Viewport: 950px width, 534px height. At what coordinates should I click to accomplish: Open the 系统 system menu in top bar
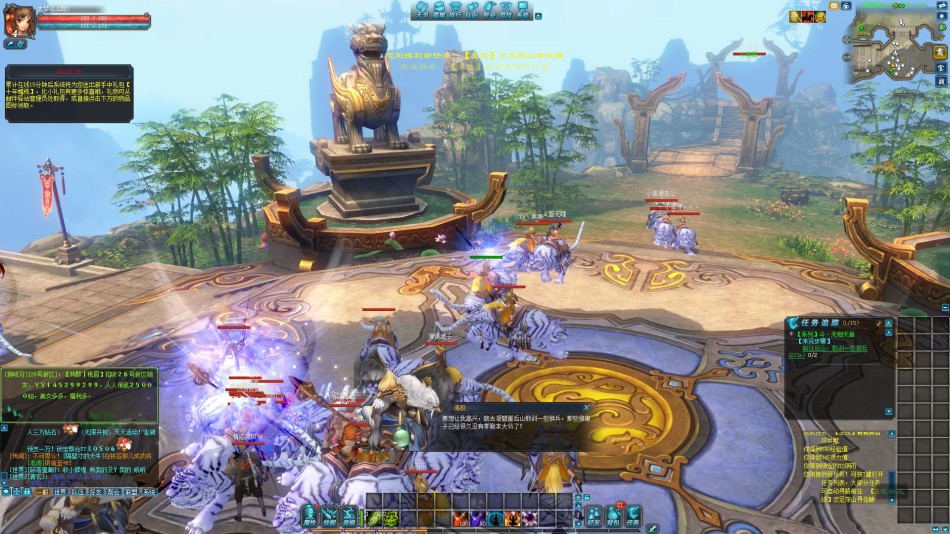tap(523, 10)
